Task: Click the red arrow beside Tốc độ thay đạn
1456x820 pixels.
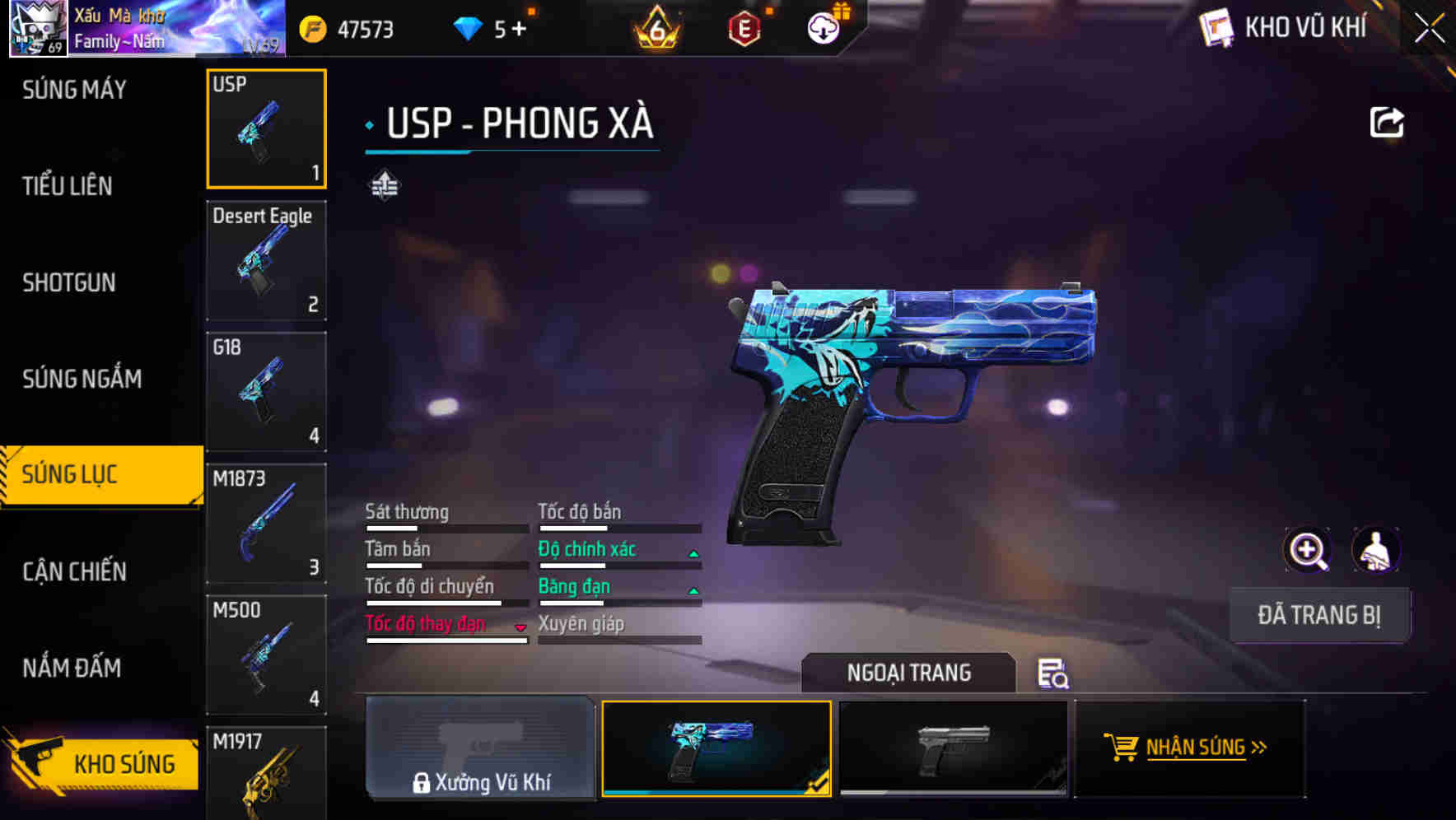Action: (520, 627)
